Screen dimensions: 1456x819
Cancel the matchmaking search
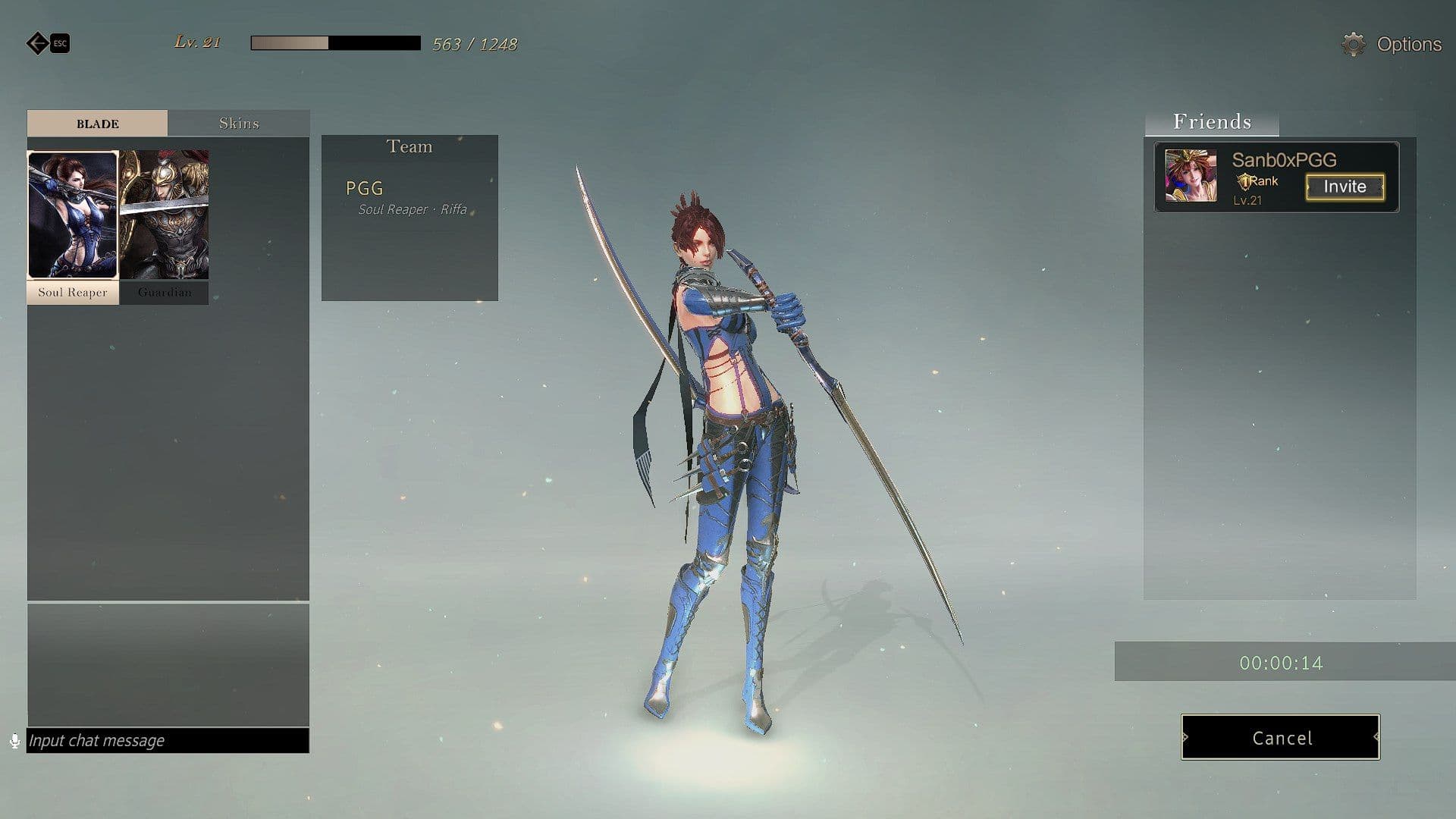[x=1280, y=737]
